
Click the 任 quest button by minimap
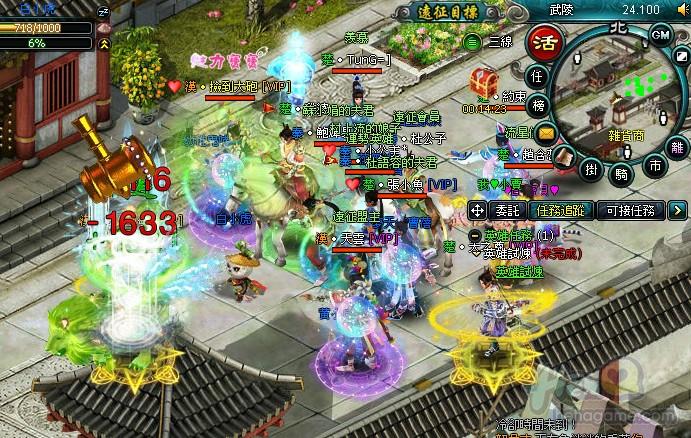(x=537, y=77)
